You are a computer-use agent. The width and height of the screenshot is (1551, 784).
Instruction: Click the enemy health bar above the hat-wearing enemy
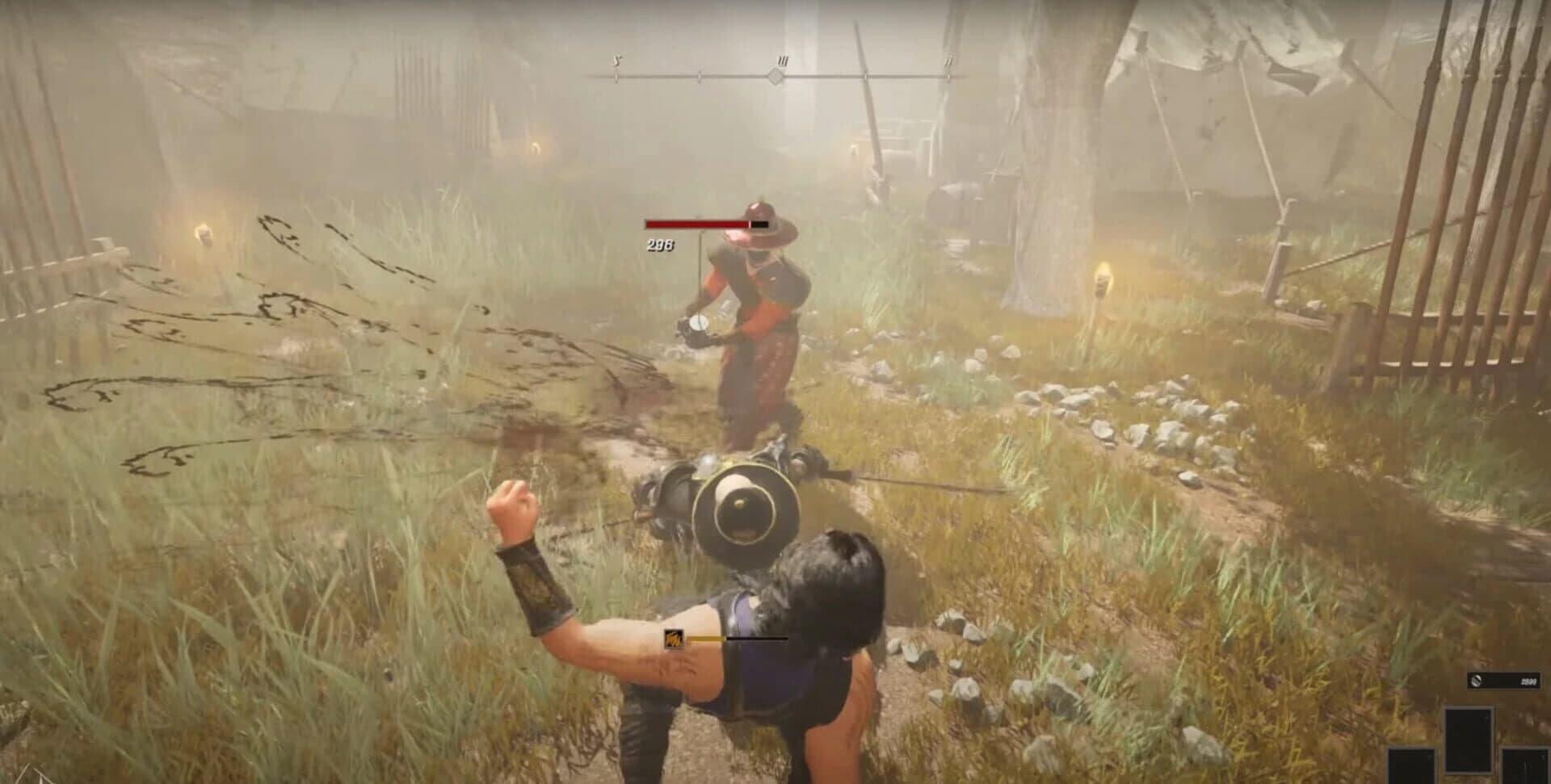(x=708, y=224)
